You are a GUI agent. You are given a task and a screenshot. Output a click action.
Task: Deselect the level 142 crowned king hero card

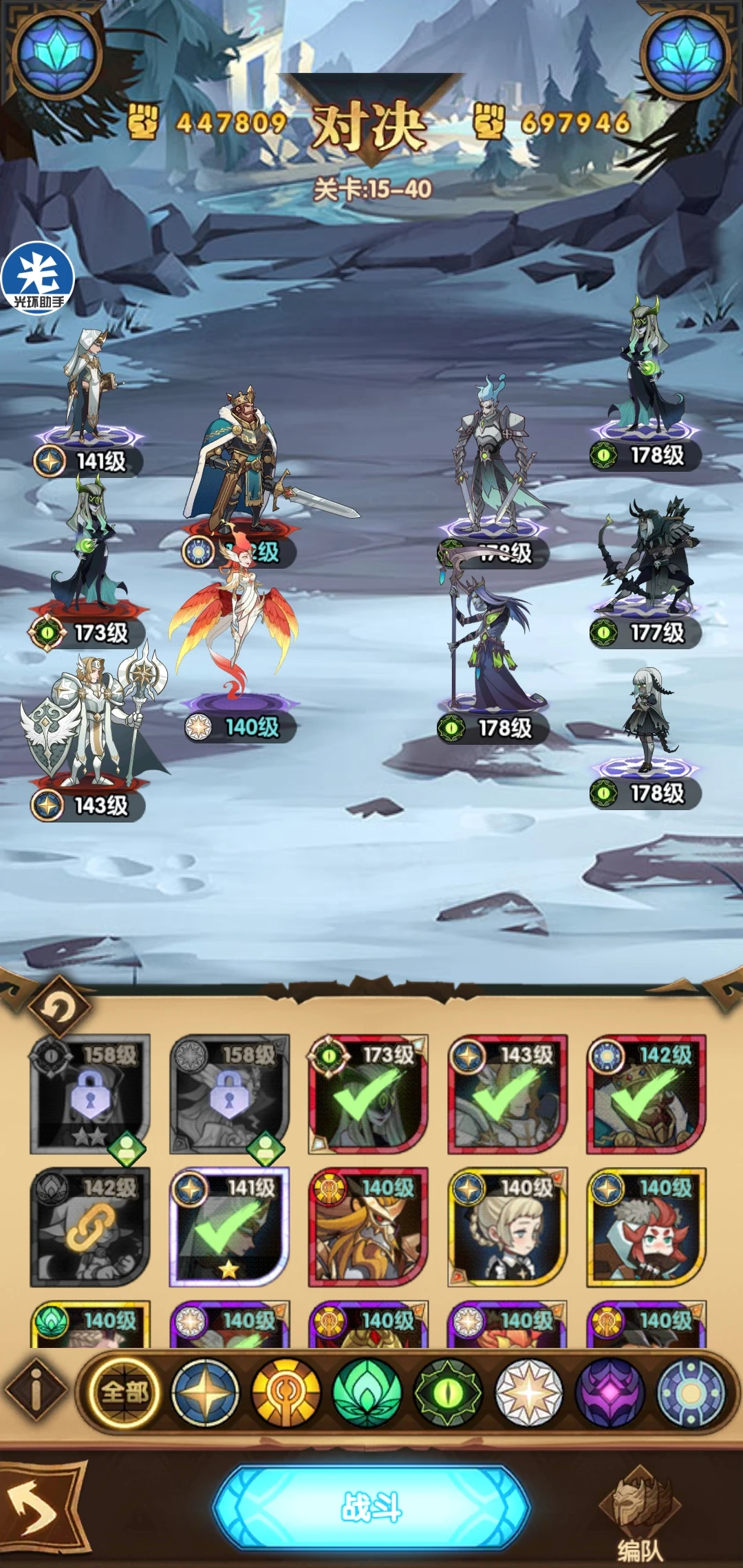coord(645,1094)
